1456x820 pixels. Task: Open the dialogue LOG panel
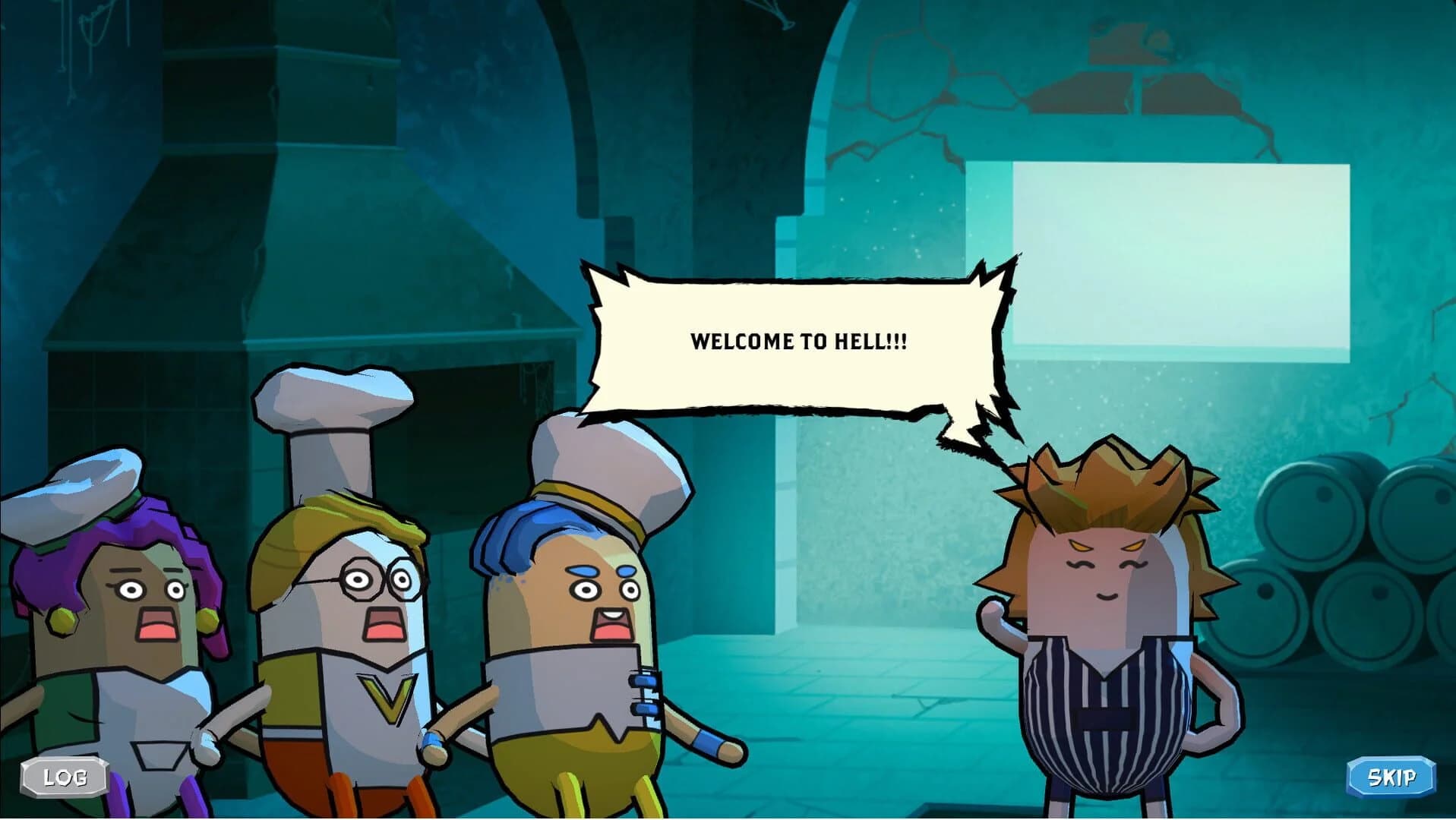click(65, 776)
